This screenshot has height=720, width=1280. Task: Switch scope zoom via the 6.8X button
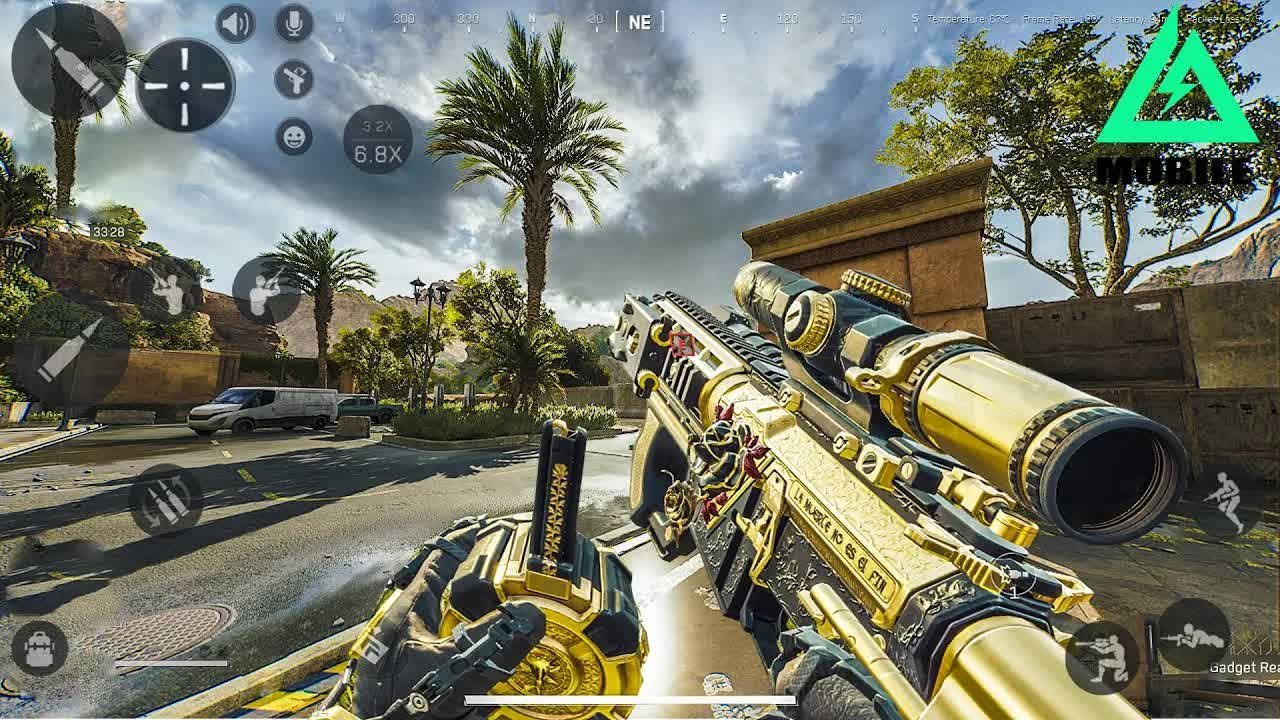coord(378,139)
